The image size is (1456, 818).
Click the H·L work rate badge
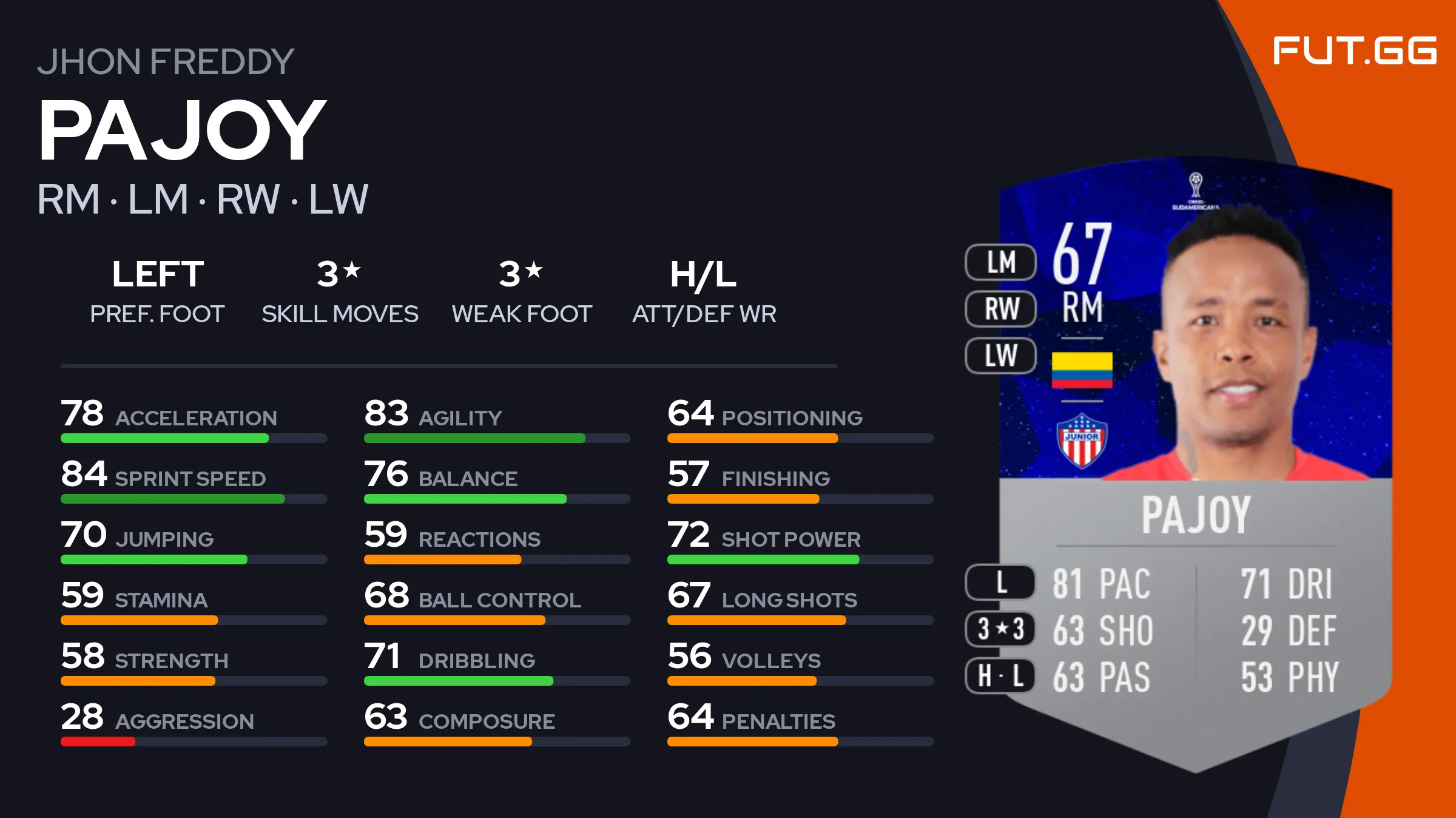[x=1000, y=676]
